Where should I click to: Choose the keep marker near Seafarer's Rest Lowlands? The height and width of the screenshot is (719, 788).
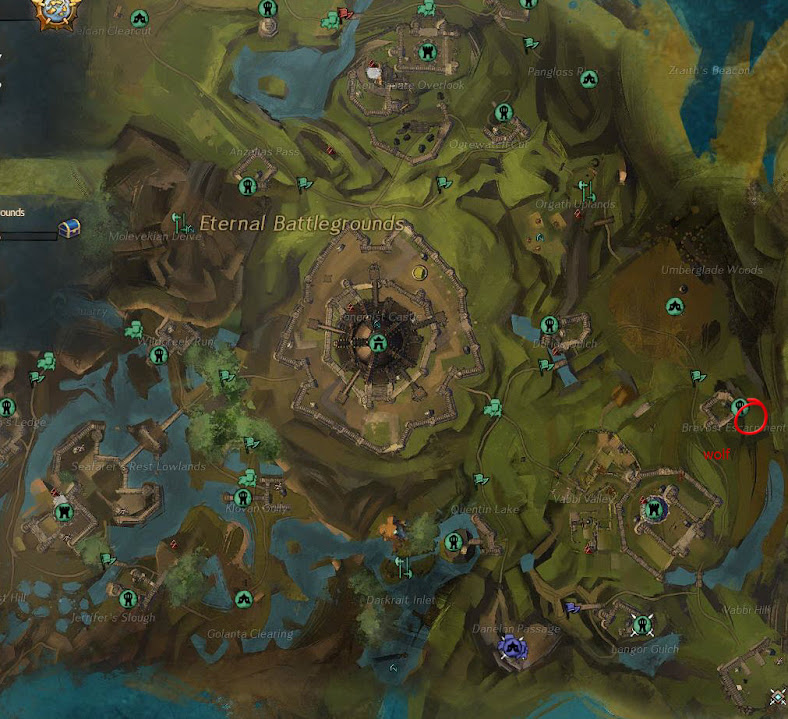click(64, 512)
